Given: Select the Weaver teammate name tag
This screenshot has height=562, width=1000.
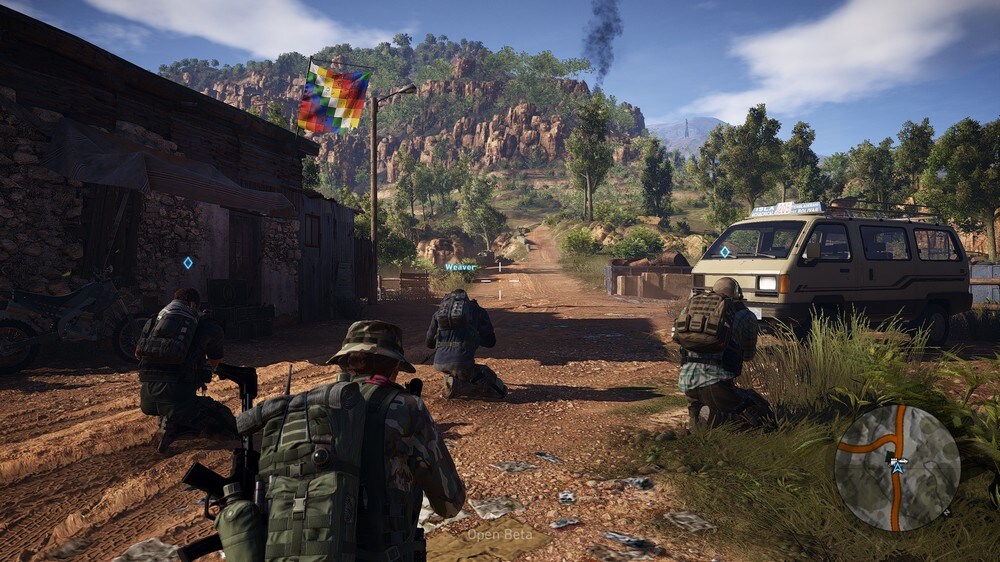Looking at the screenshot, I should 461,267.
